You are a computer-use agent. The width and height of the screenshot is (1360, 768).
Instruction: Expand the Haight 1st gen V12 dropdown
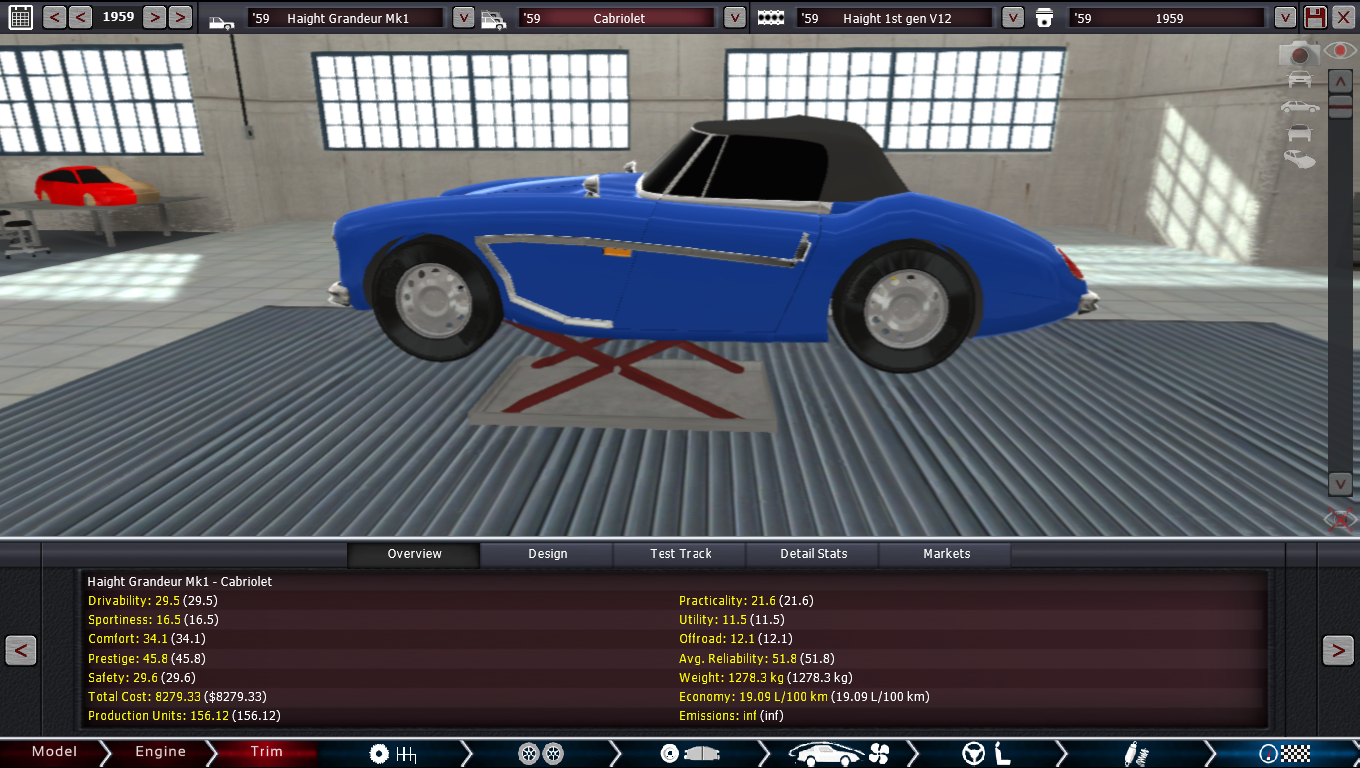1012,18
